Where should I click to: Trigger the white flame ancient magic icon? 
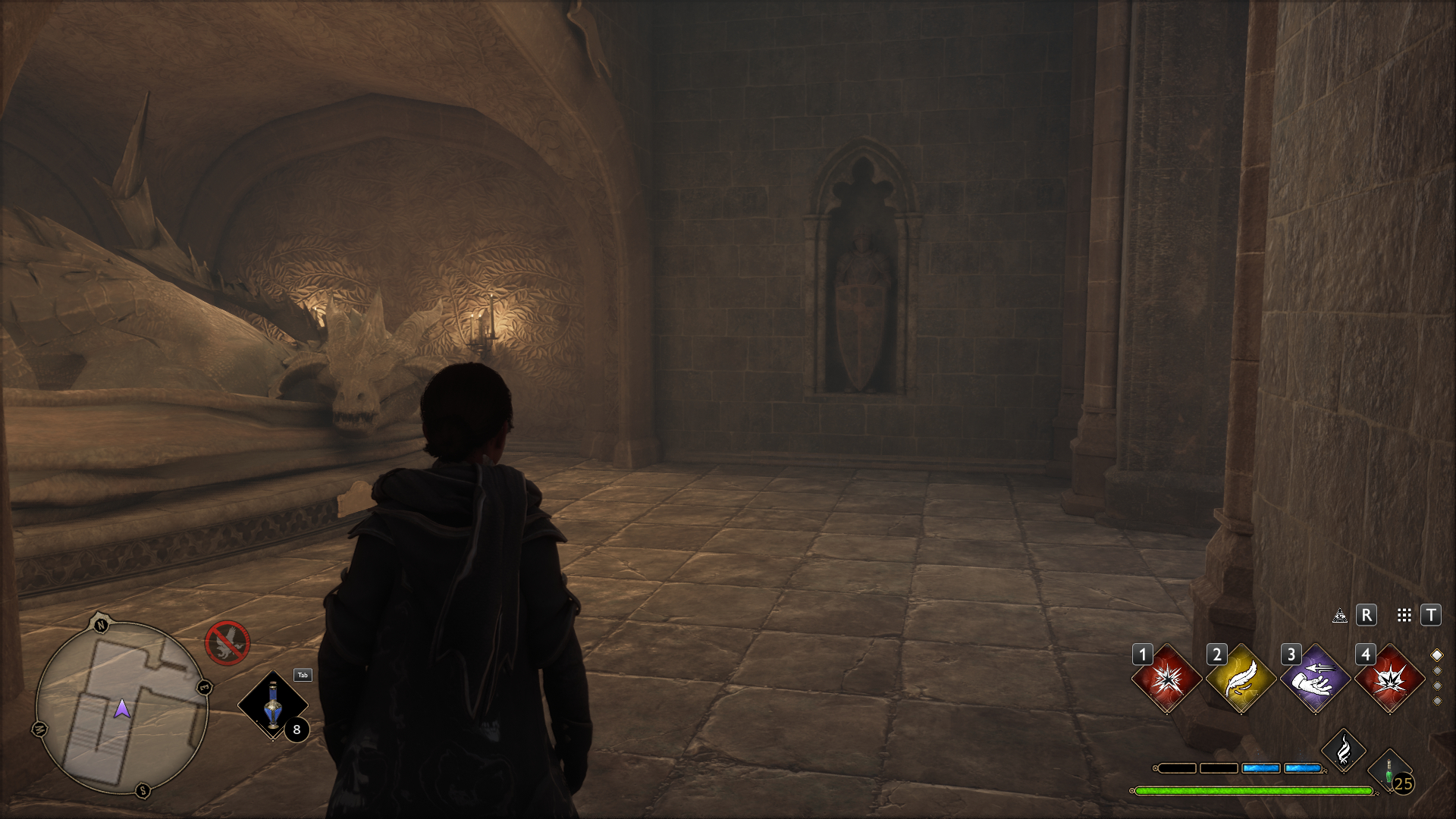pyautogui.click(x=1344, y=751)
